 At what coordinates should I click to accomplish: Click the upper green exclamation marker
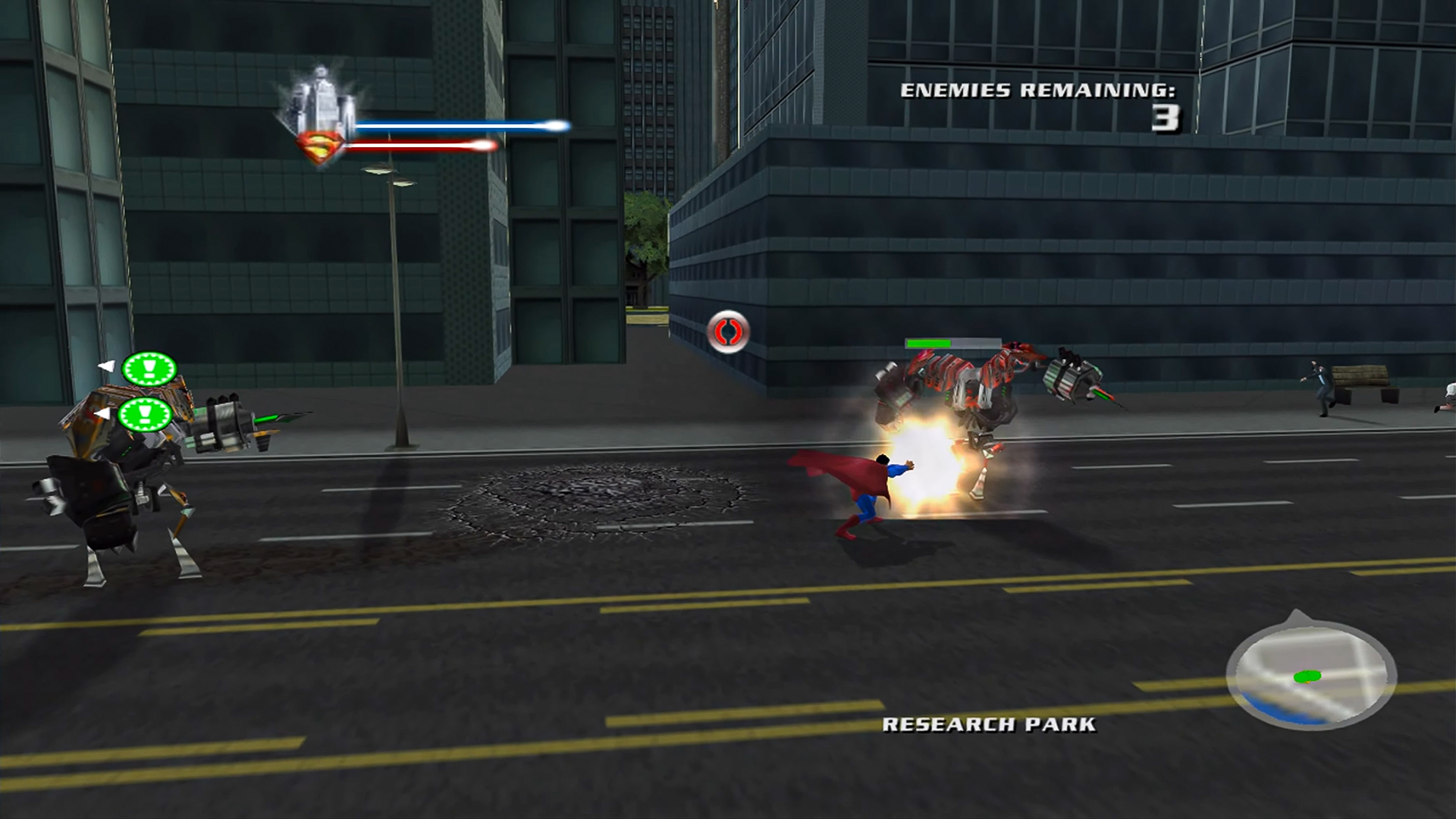click(x=149, y=366)
